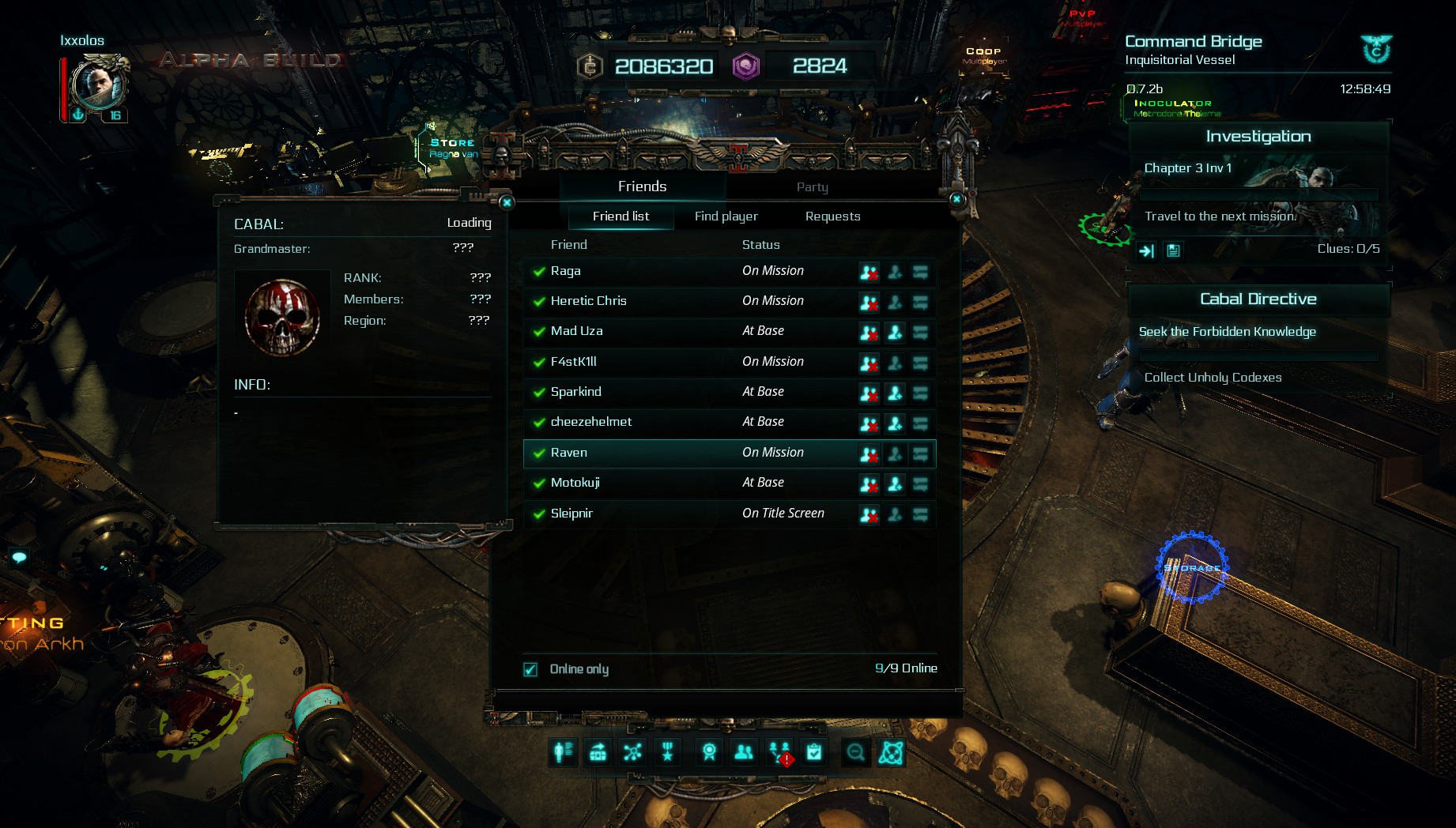Screen dimensions: 1456x828
Task: Close the Friends window
Action: tap(956, 199)
